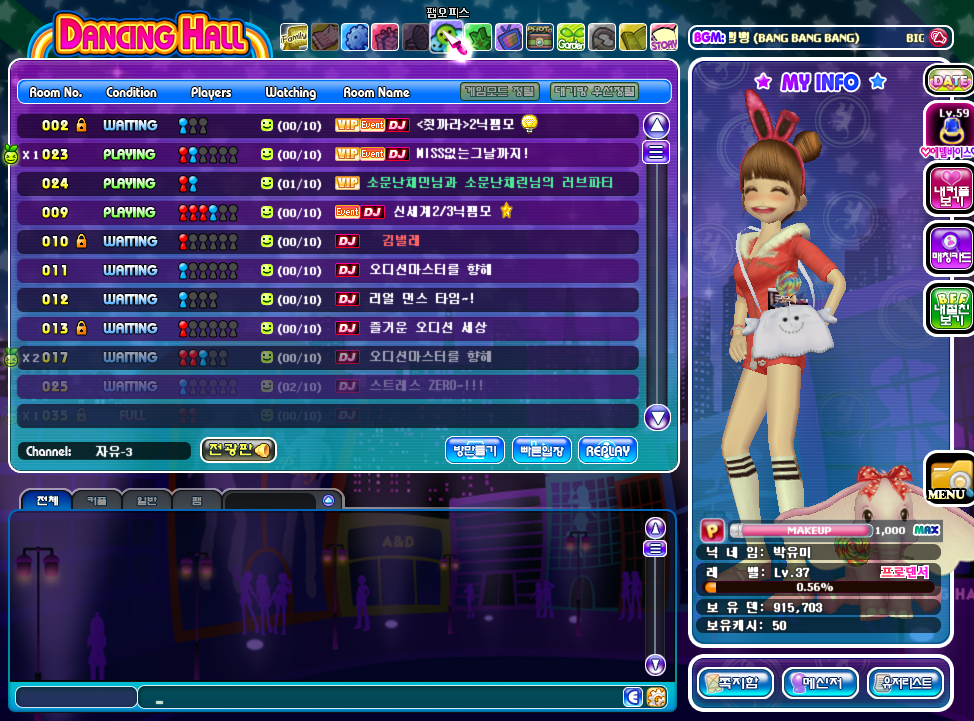
Task: Open the 쪽지함 message box
Action: pos(735,684)
